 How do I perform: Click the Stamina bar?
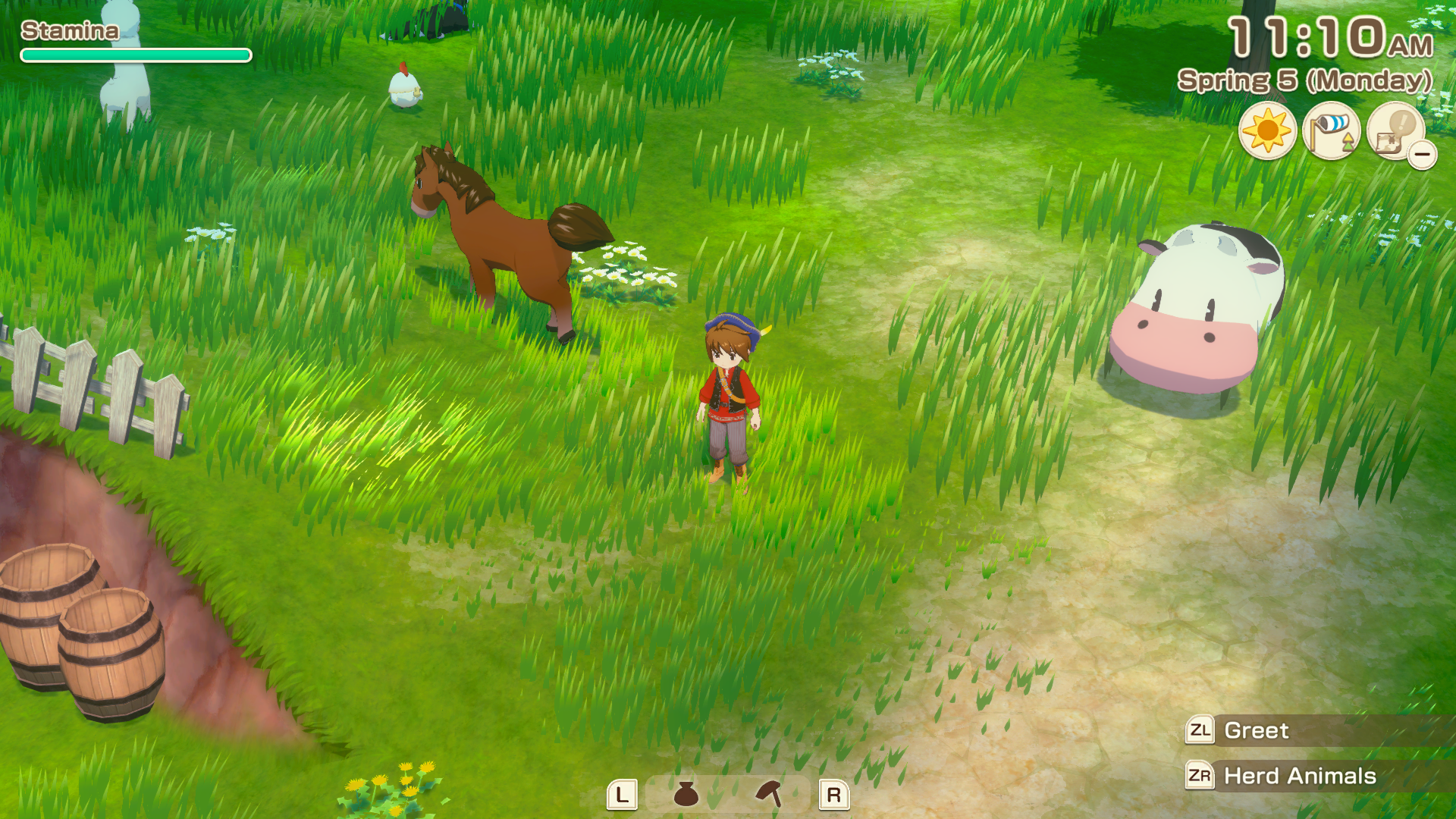(x=135, y=55)
